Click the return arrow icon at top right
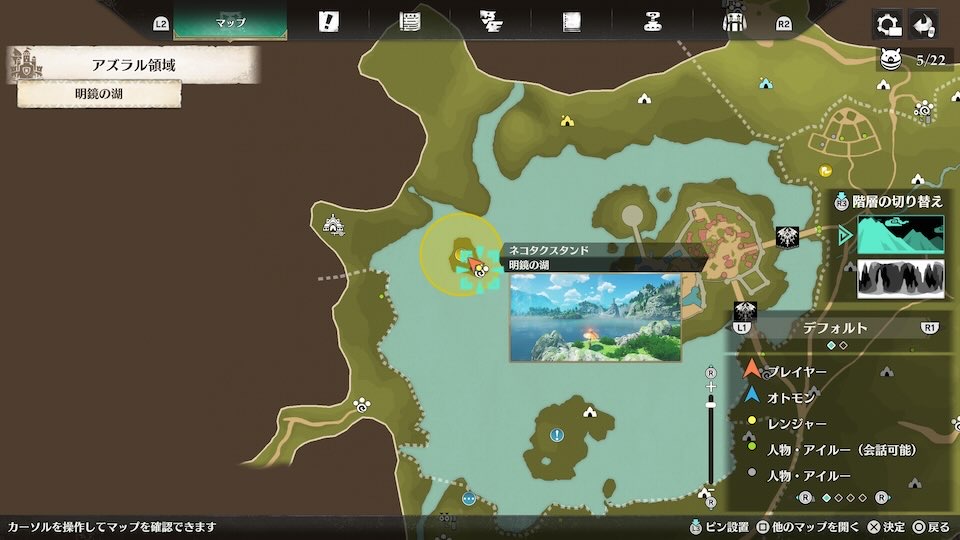 click(x=924, y=23)
